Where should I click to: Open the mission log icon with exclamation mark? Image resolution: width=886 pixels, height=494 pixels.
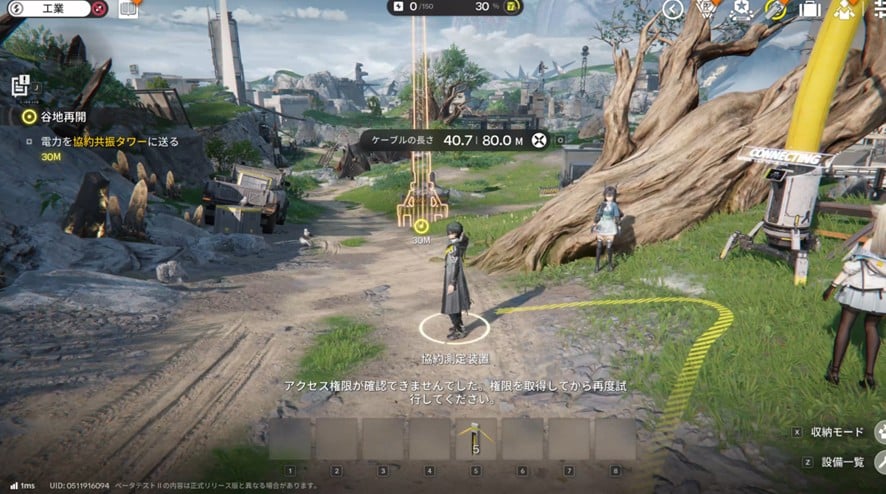point(21,87)
